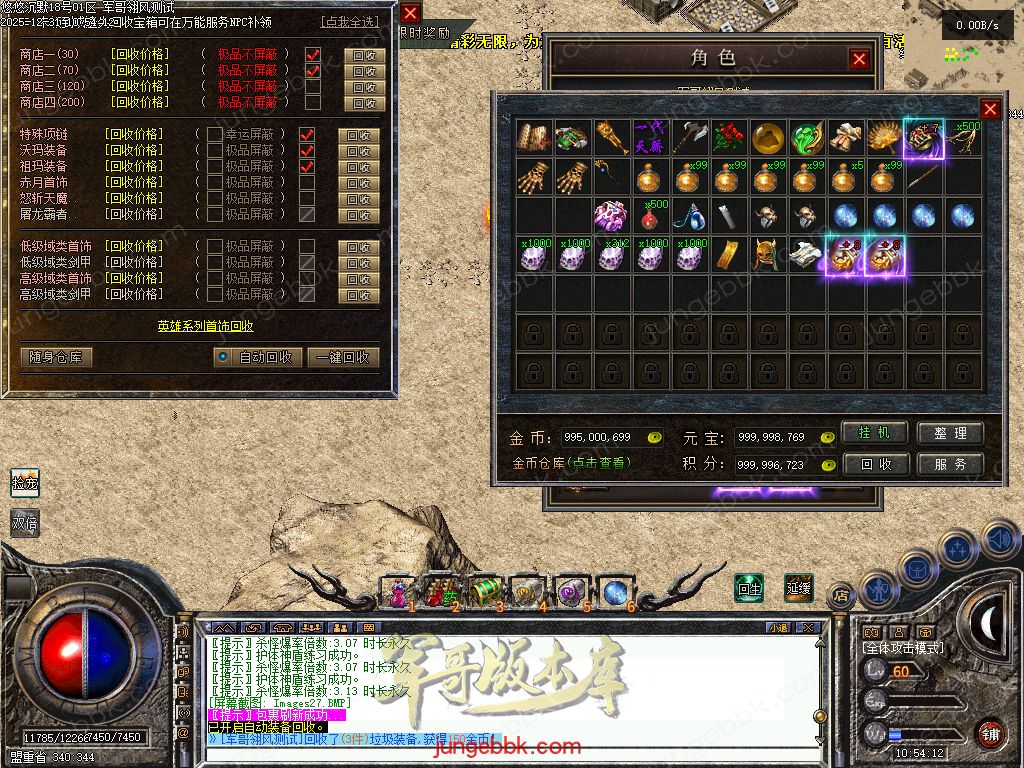Toggle the 自动回收 auto-recycle button

[256, 357]
